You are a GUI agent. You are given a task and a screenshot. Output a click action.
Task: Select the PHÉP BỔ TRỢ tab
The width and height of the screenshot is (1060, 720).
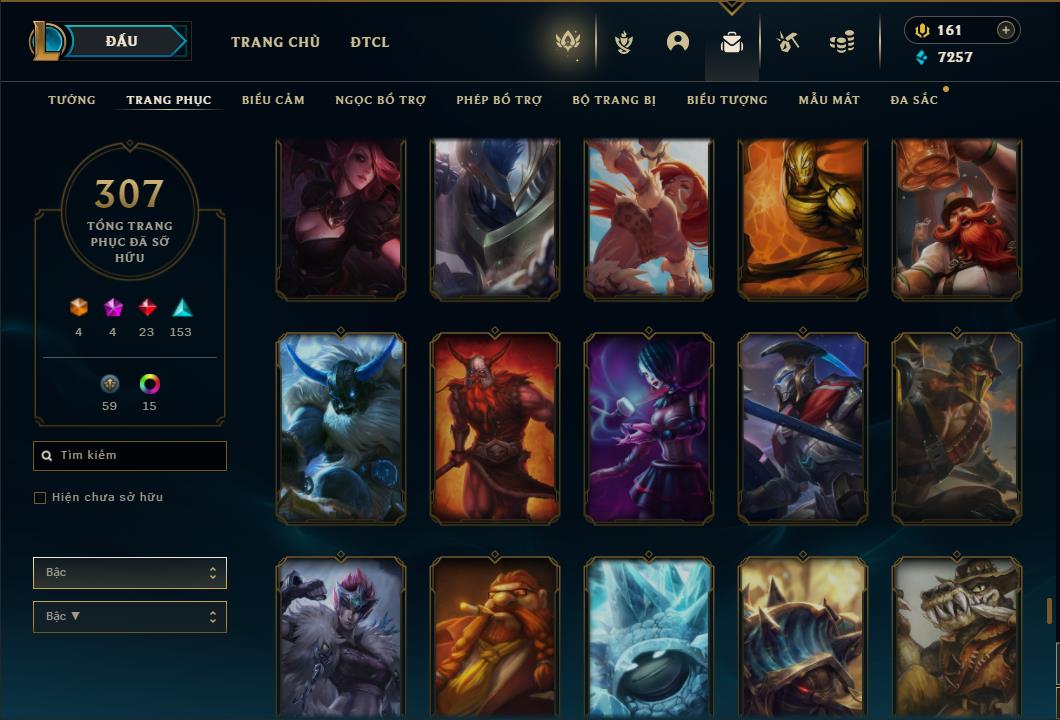coord(499,100)
